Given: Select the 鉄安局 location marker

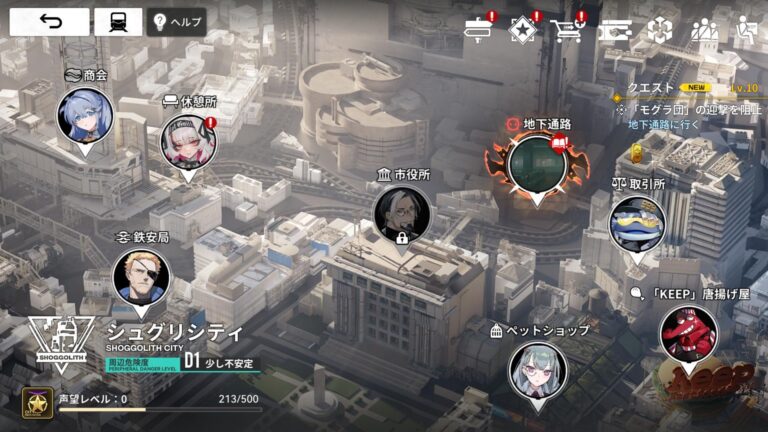Looking at the screenshot, I should pyautogui.click(x=141, y=276).
